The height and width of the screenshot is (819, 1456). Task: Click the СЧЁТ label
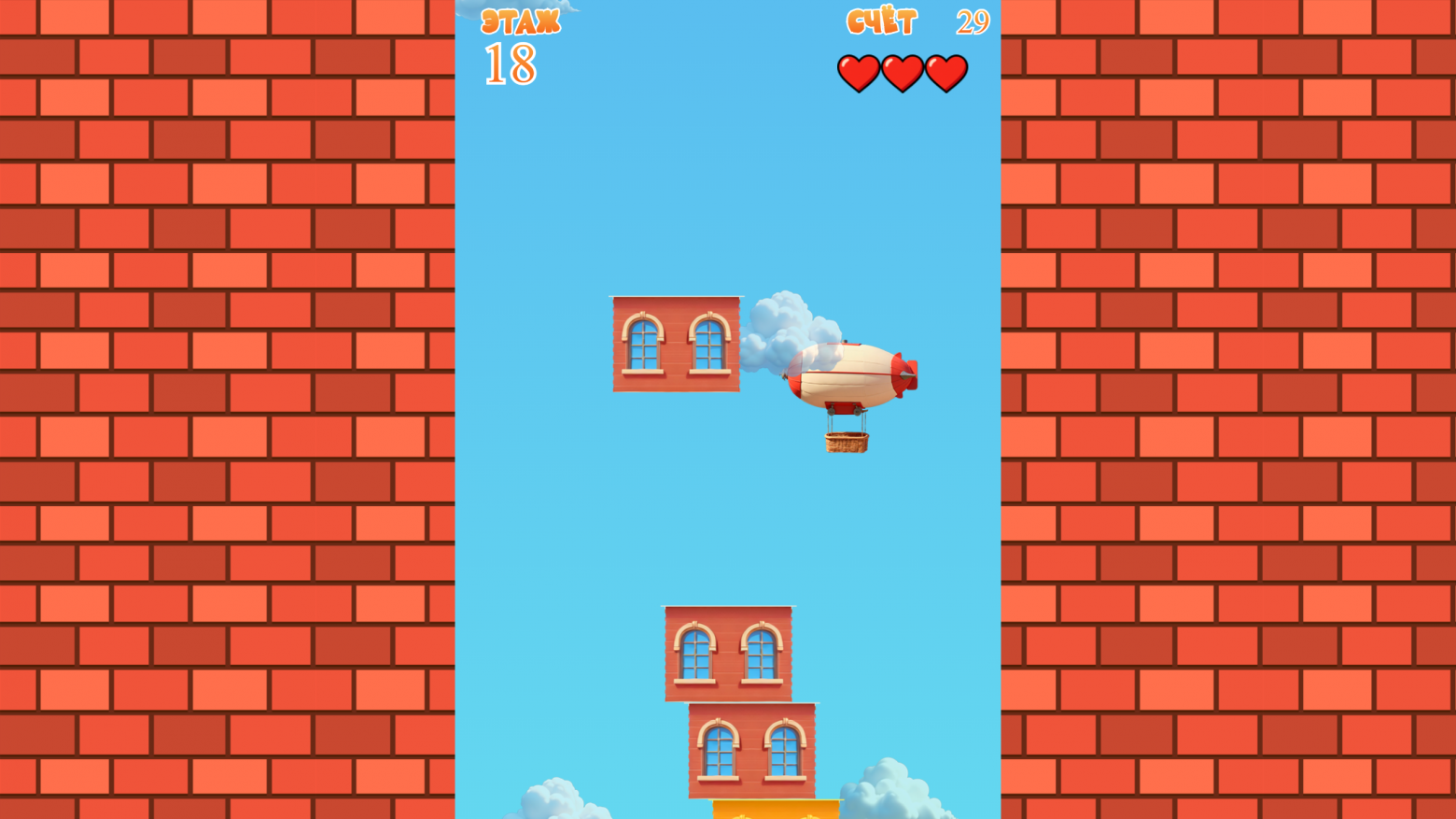pos(881,21)
